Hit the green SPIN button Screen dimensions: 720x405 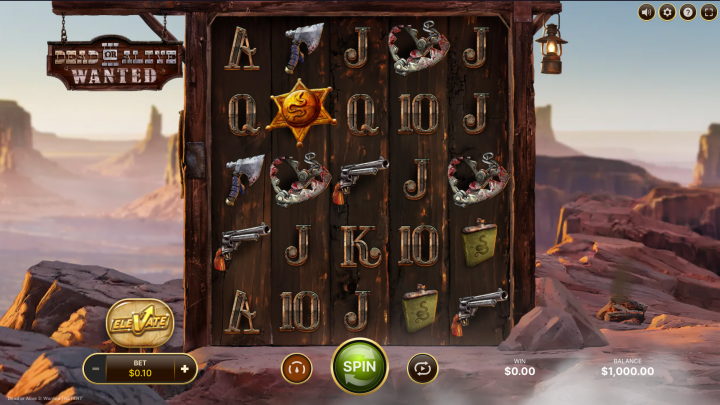(359, 366)
